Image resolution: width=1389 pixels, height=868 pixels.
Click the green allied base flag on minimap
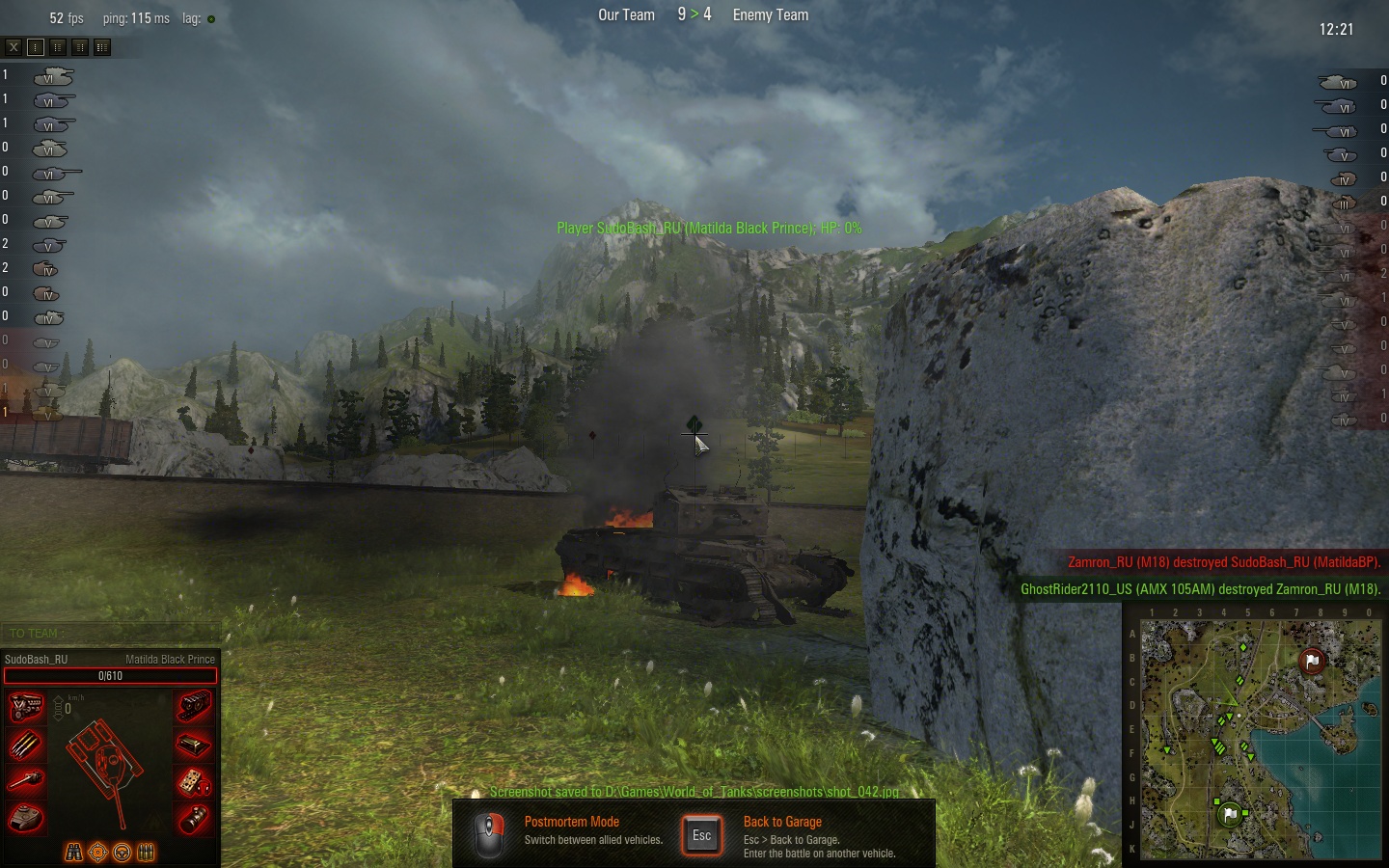click(x=1229, y=814)
